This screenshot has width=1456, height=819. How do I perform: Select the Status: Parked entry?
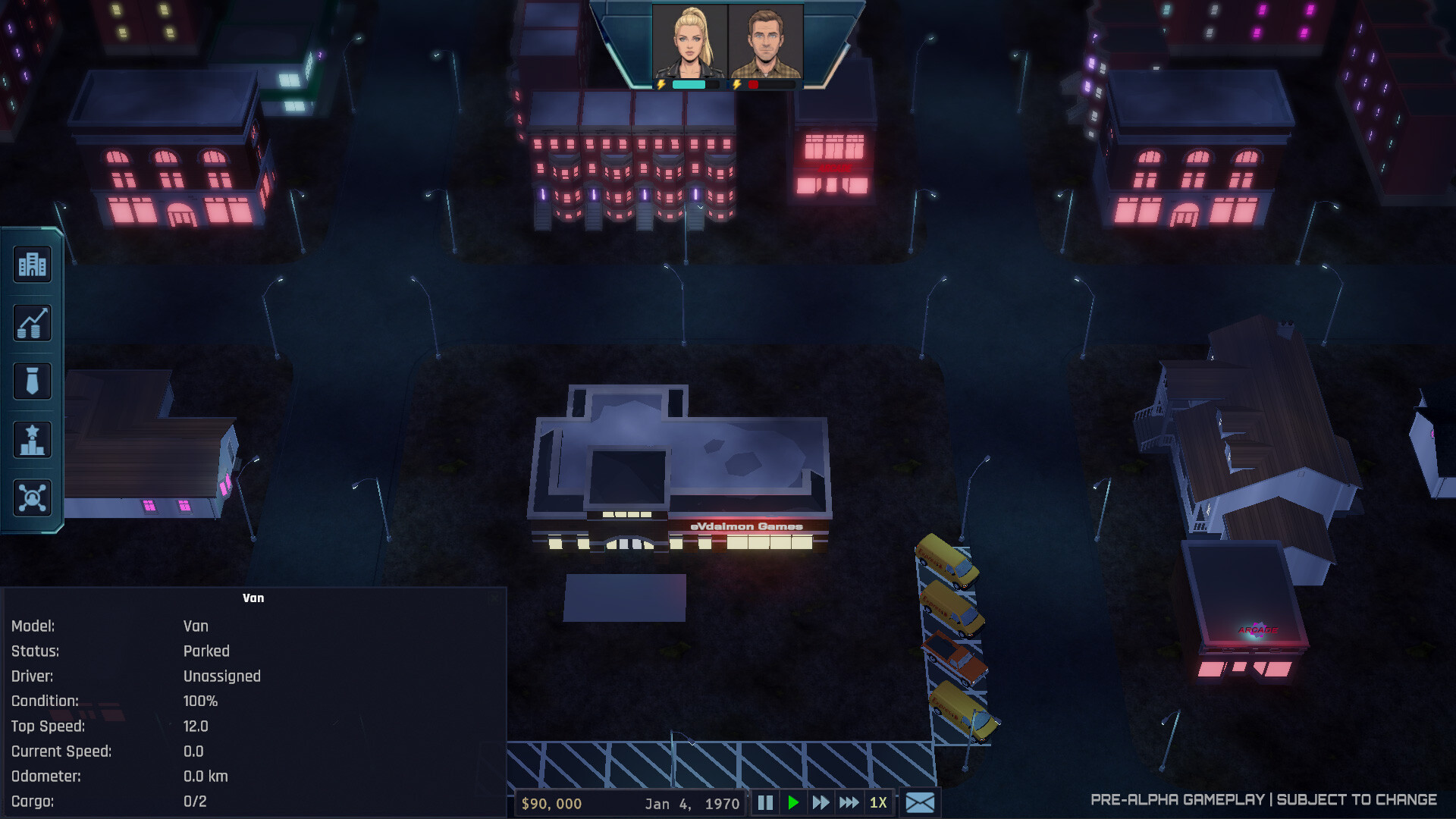coord(207,651)
